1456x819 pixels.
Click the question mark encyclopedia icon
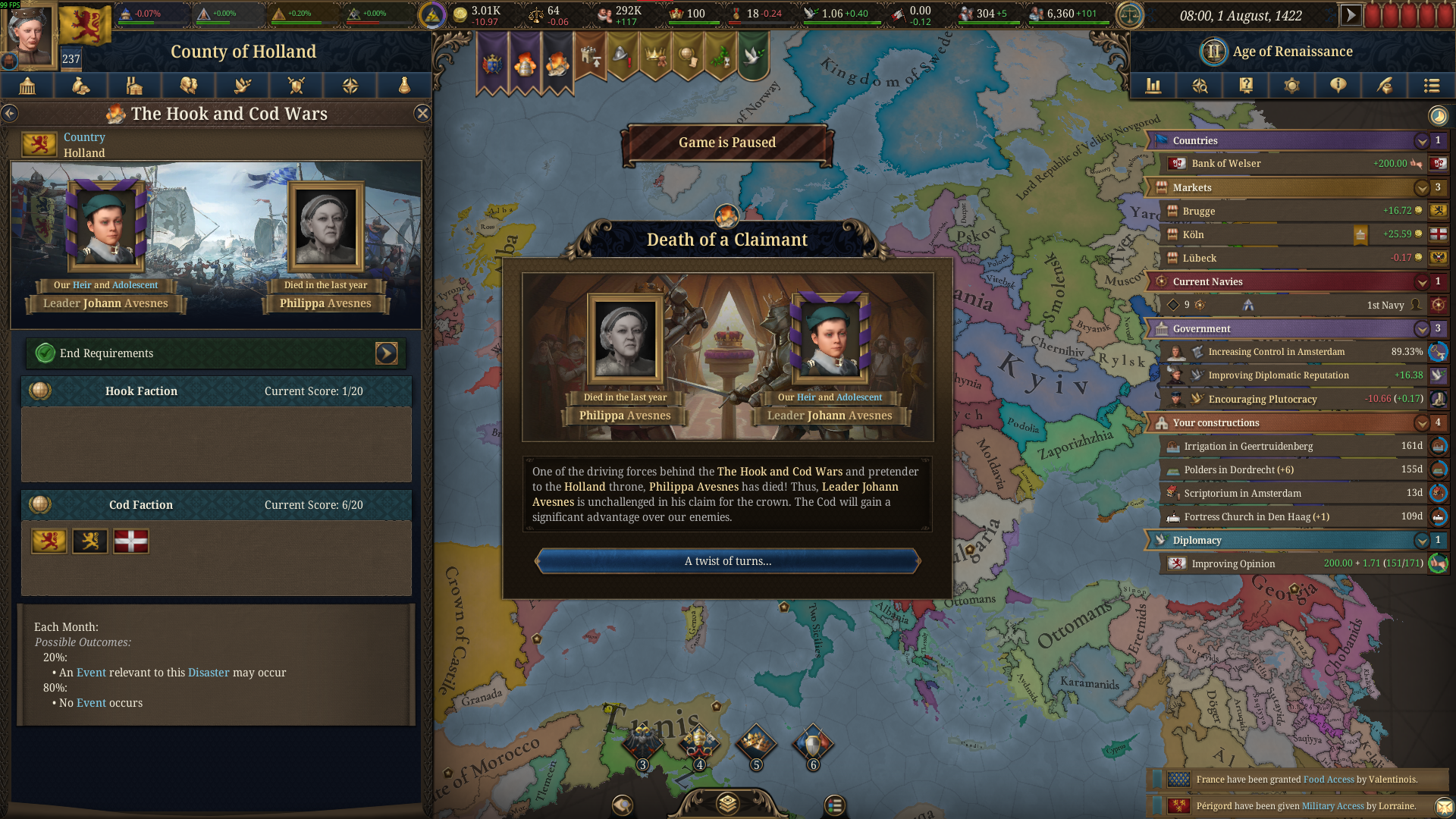1246,86
